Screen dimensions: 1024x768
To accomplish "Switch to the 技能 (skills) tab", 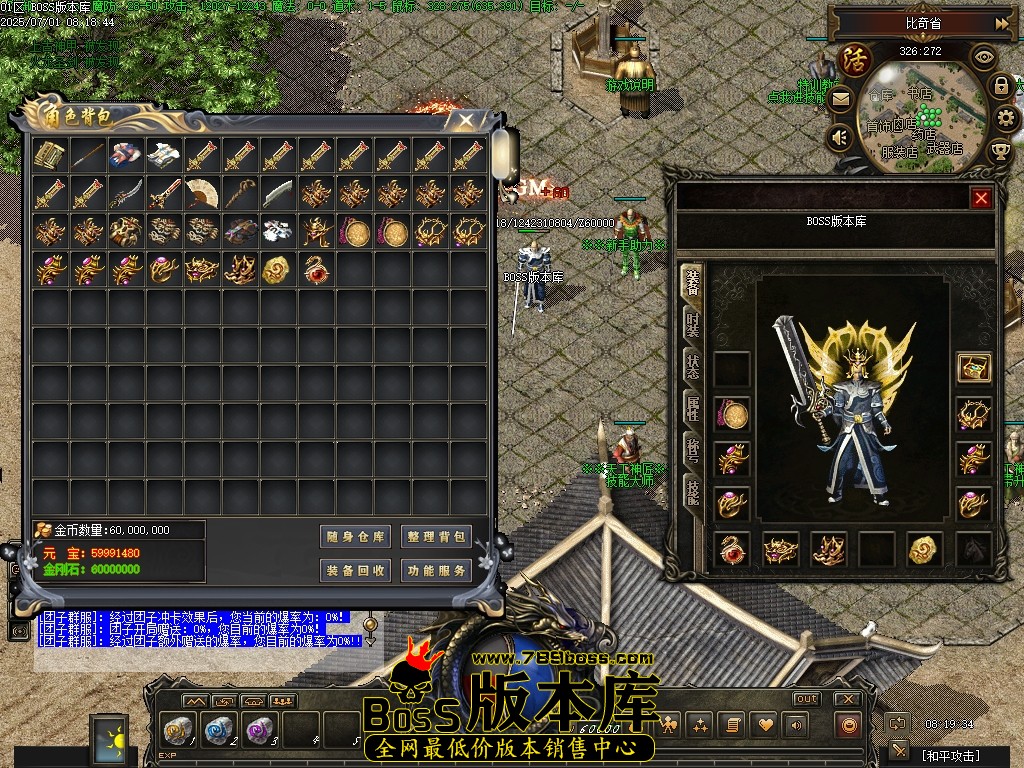I will 692,490.
